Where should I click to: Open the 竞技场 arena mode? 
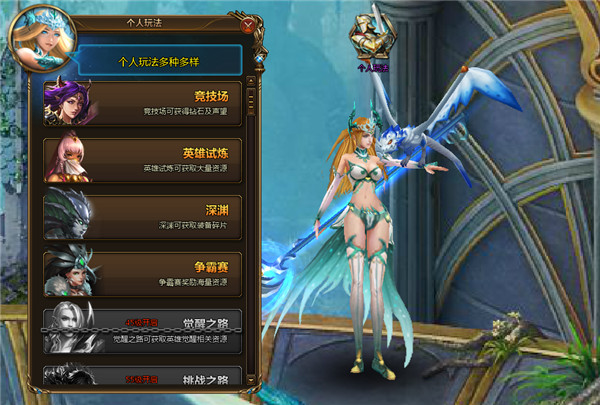tap(142, 104)
